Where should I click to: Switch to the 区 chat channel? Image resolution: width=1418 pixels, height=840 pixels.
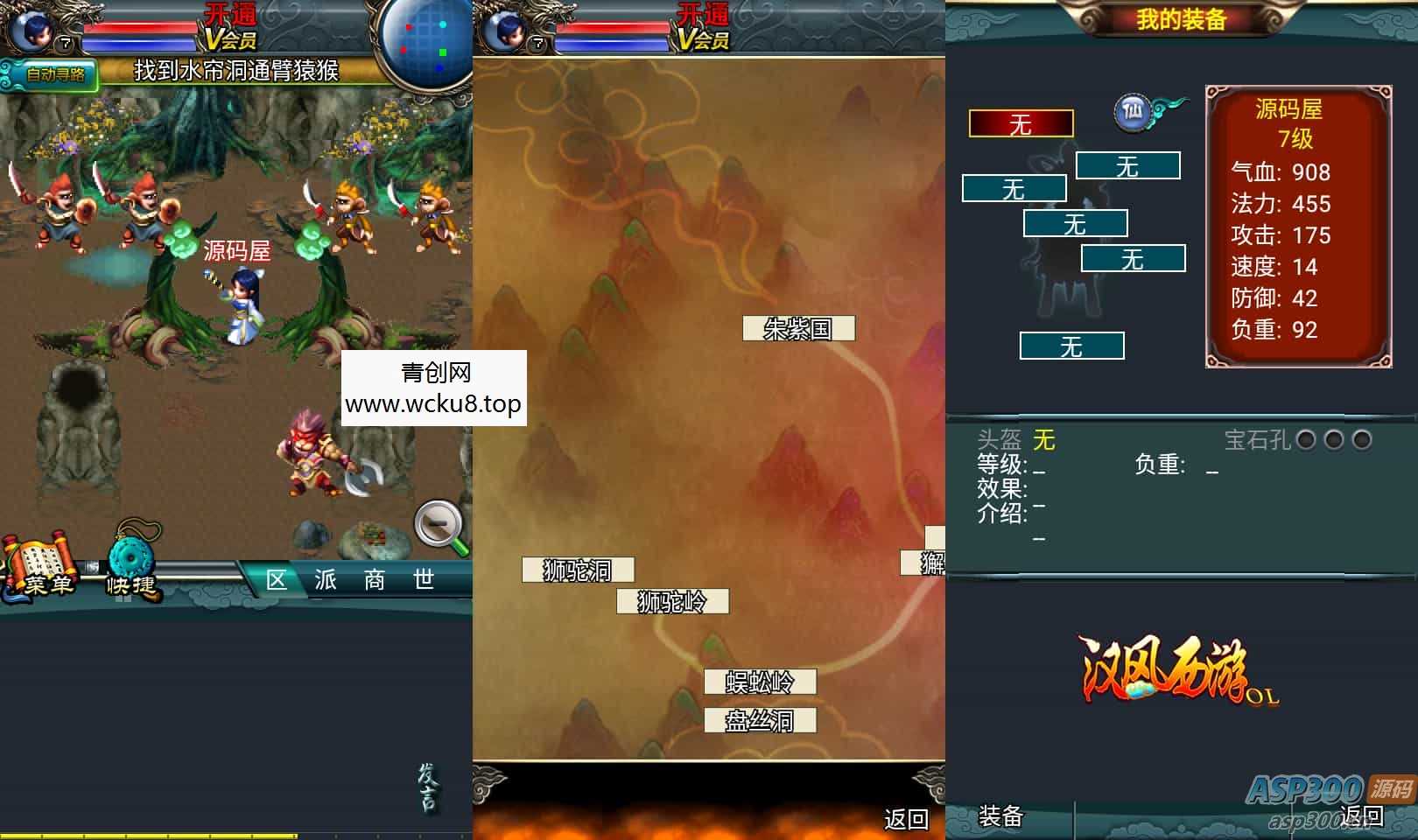(x=277, y=580)
